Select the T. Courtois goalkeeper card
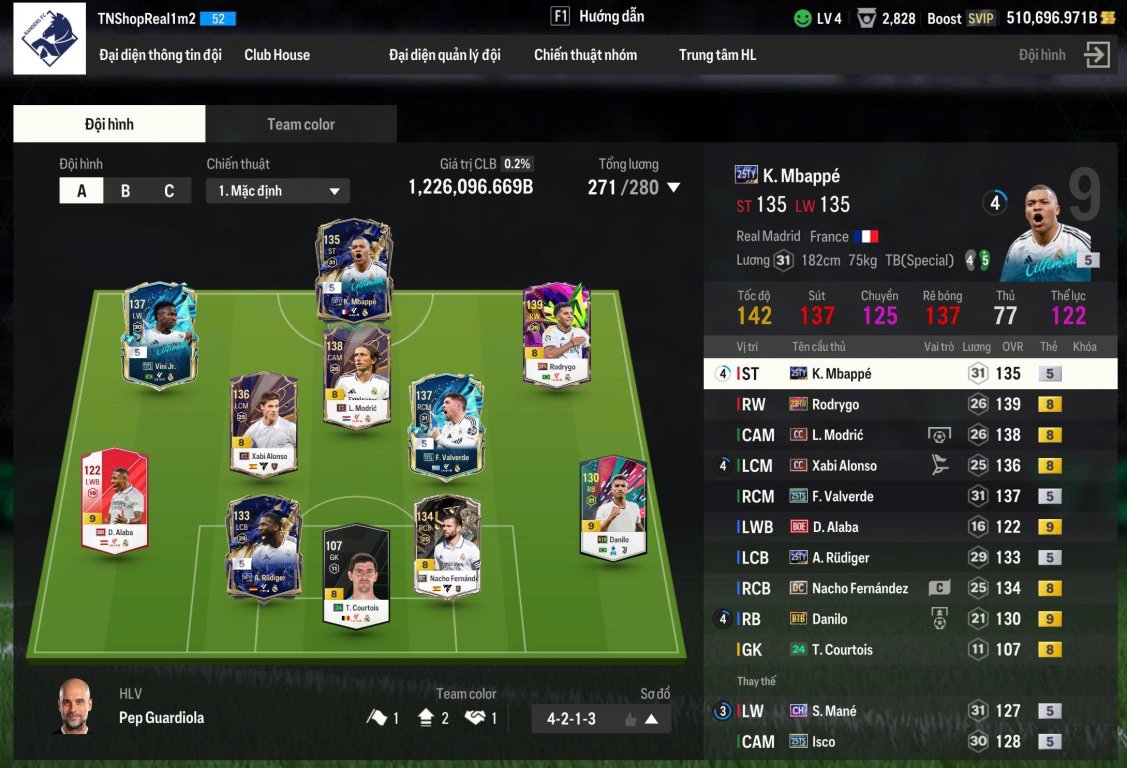Screen dimensions: 1127x768 355,575
